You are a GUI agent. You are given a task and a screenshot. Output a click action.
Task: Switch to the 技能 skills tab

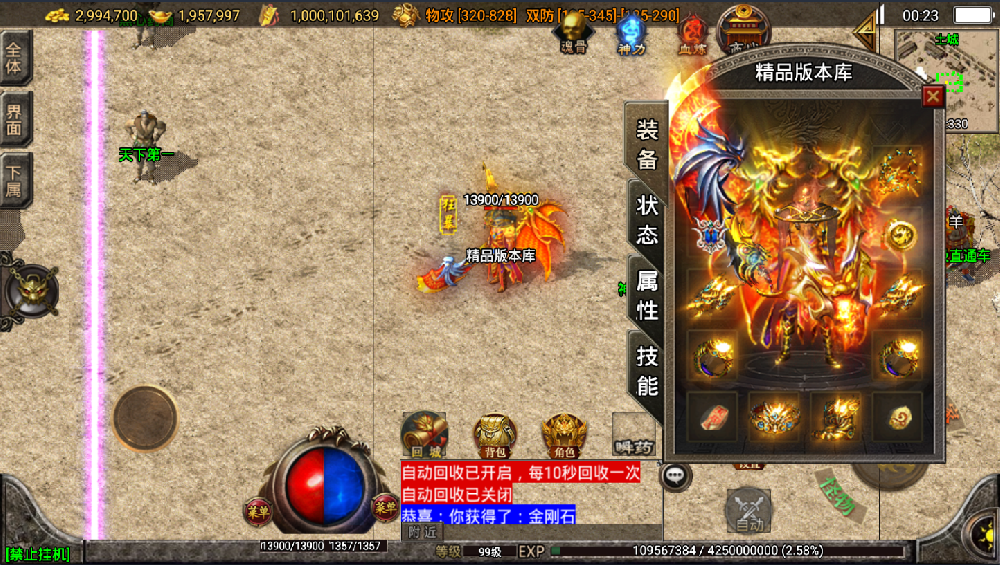(x=646, y=370)
